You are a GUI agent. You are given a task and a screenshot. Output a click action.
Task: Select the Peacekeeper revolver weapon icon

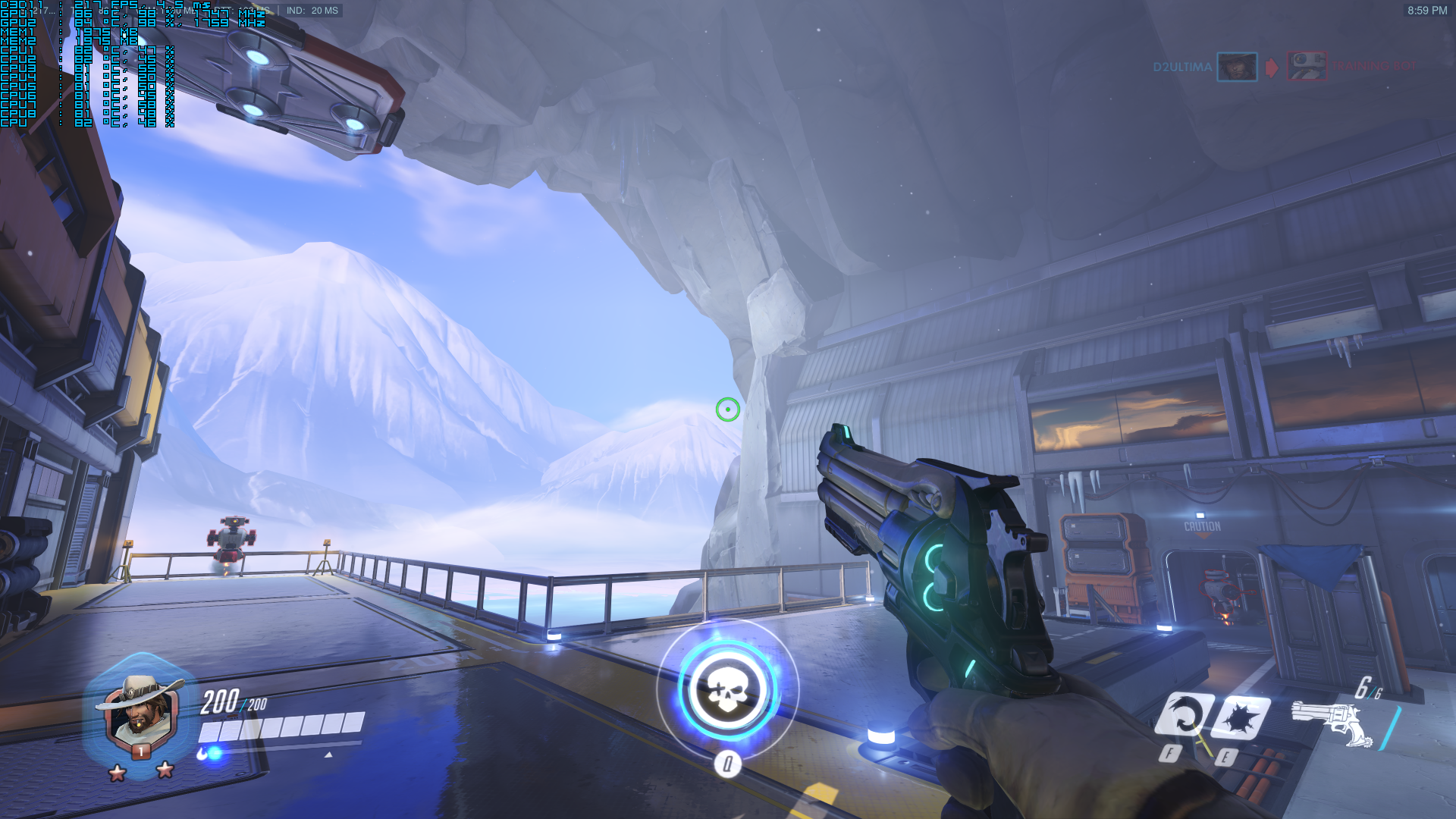(1332, 723)
